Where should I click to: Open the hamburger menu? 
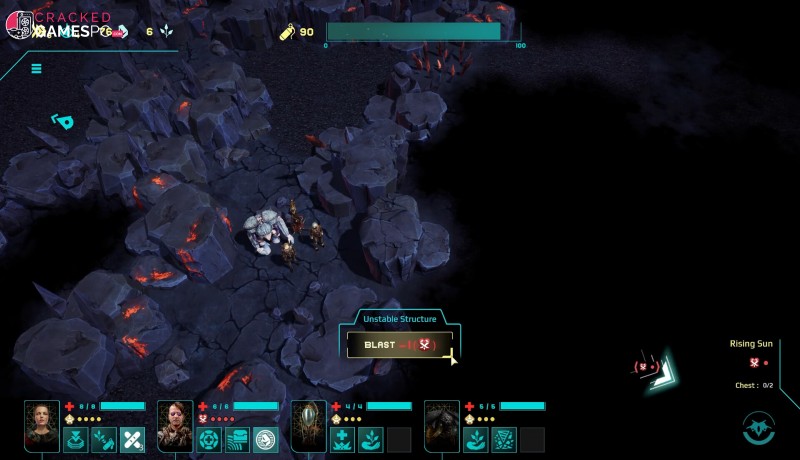(x=36, y=69)
